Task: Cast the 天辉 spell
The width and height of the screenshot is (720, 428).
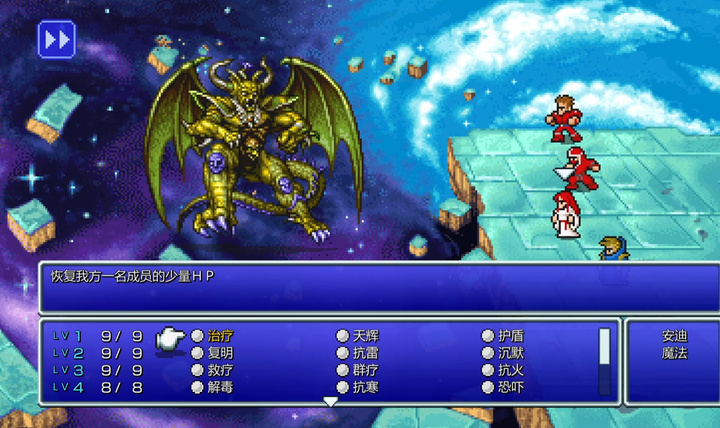Action: [x=365, y=336]
